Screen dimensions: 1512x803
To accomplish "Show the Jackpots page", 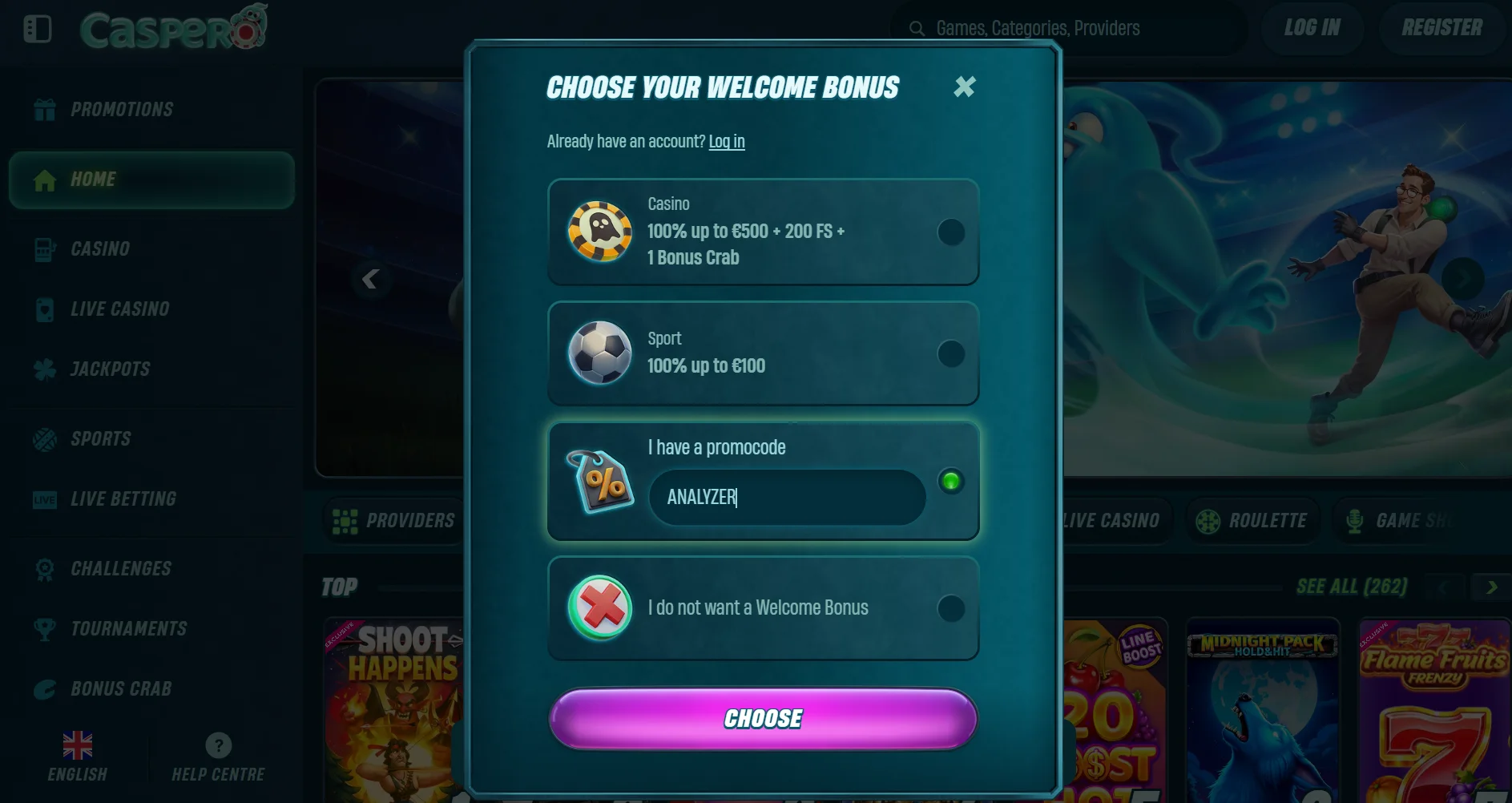I will (x=110, y=369).
